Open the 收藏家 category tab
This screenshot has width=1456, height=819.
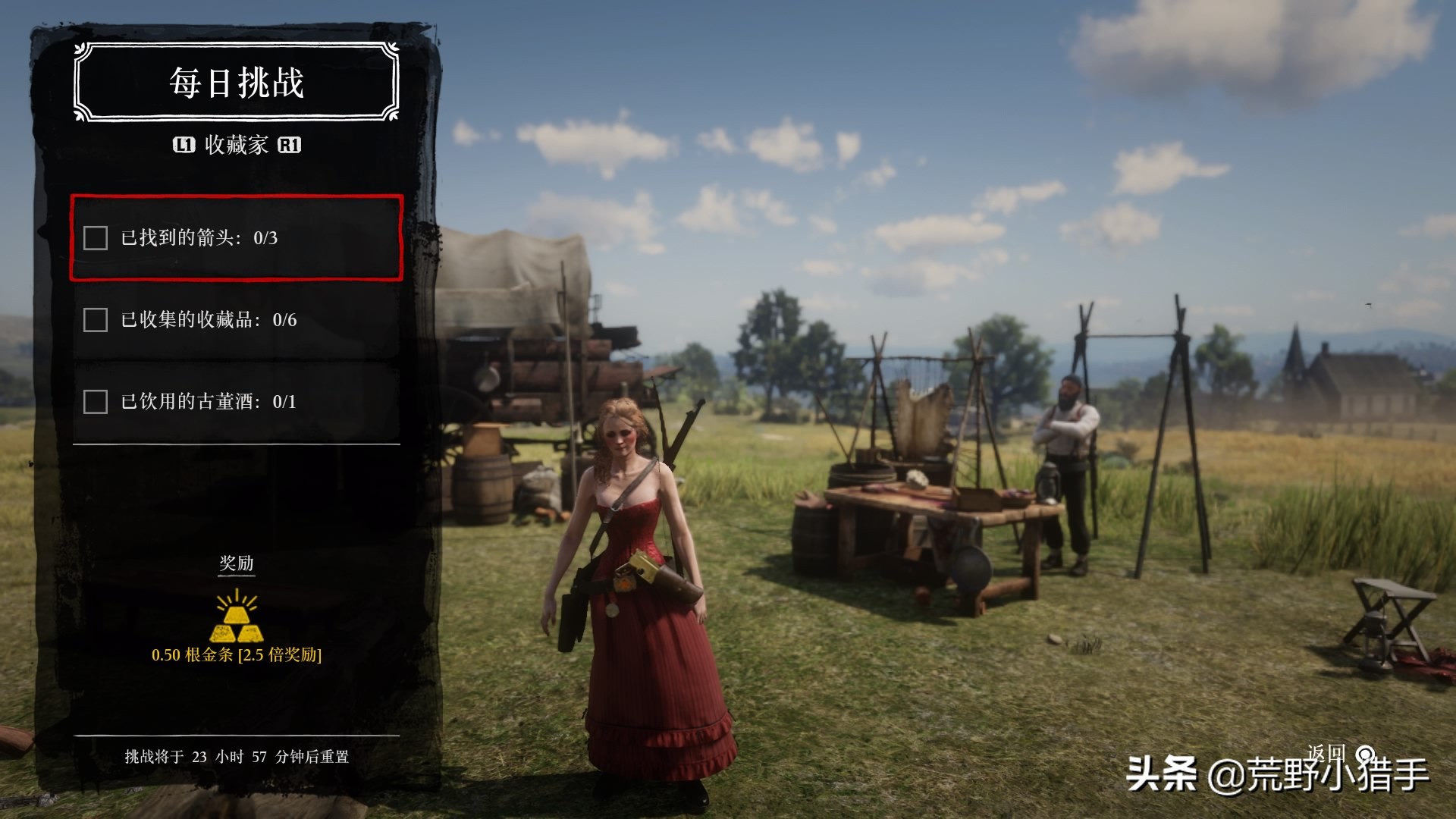236,145
